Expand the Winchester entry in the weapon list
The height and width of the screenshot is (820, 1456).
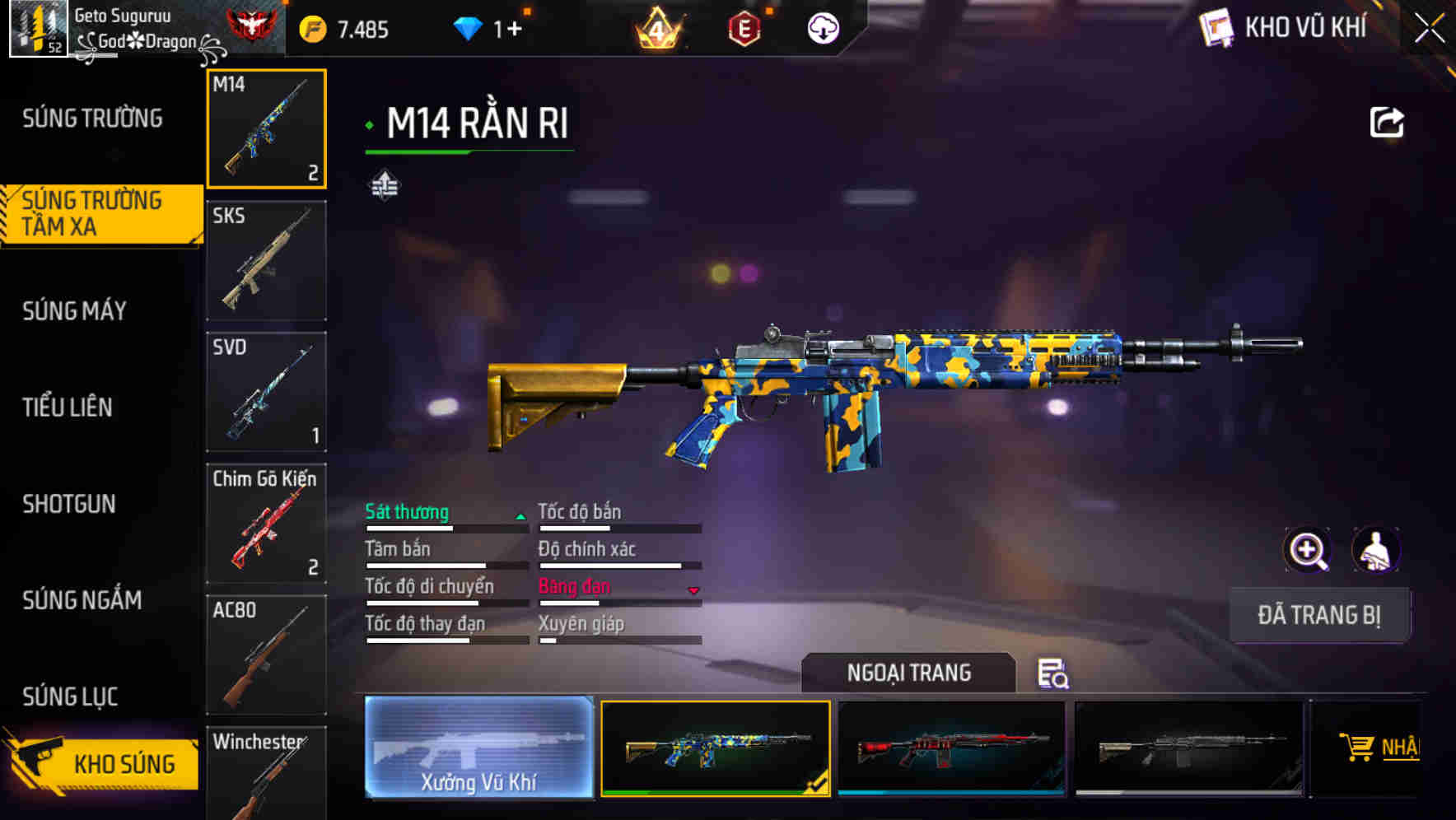265,774
